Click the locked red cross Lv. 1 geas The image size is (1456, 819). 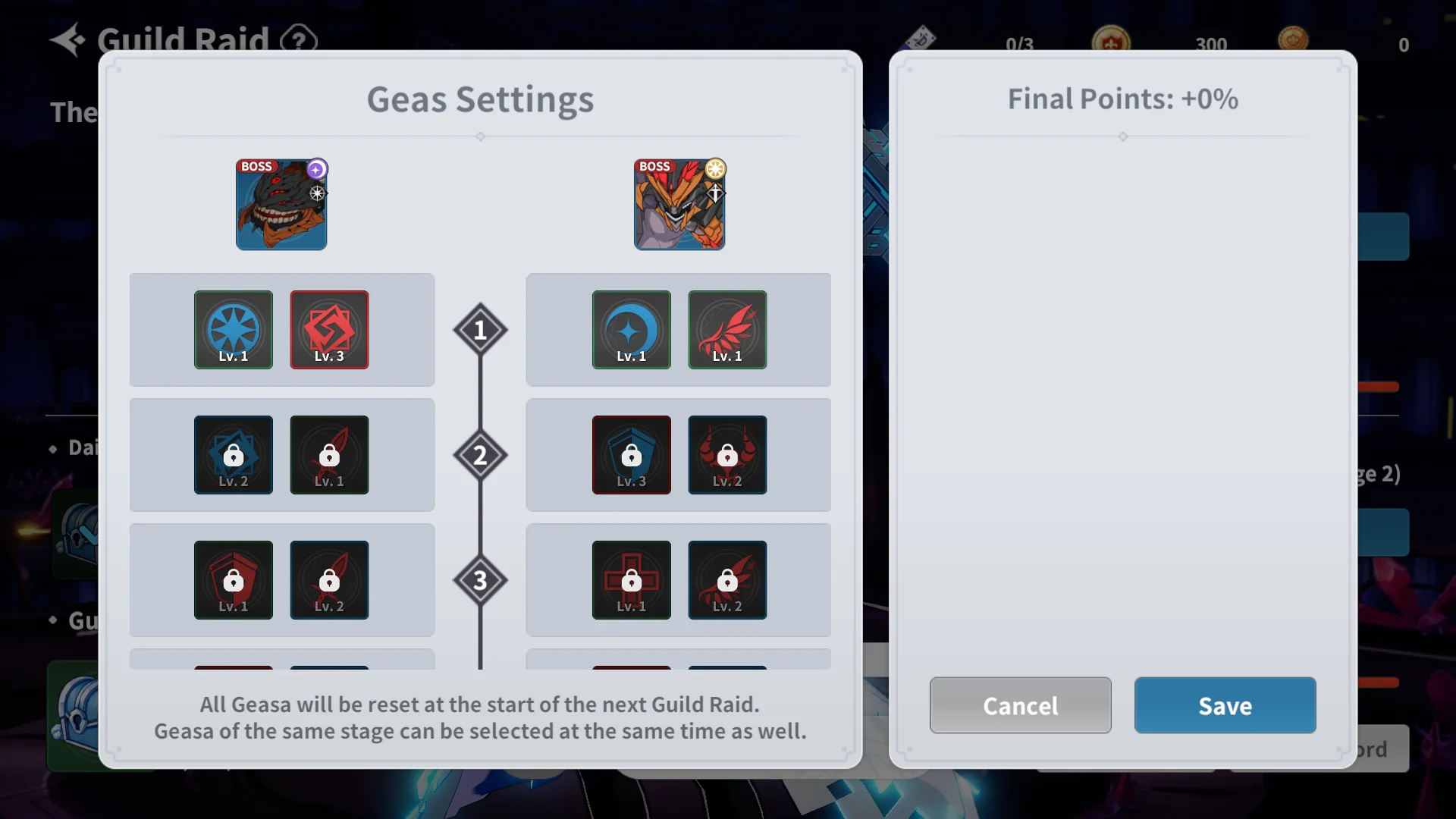[x=631, y=580]
